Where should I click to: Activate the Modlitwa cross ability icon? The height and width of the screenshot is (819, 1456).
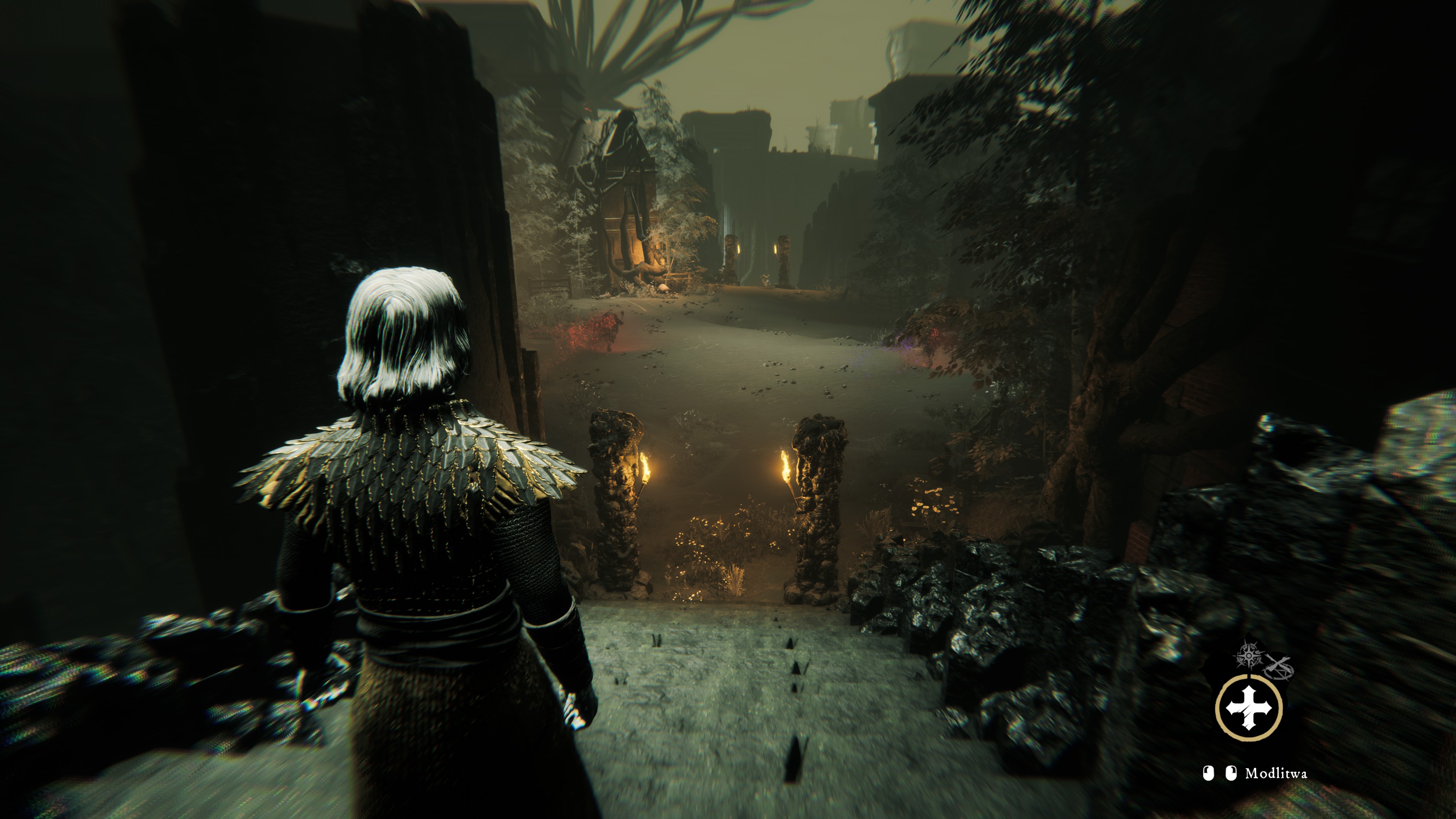pyautogui.click(x=1249, y=706)
